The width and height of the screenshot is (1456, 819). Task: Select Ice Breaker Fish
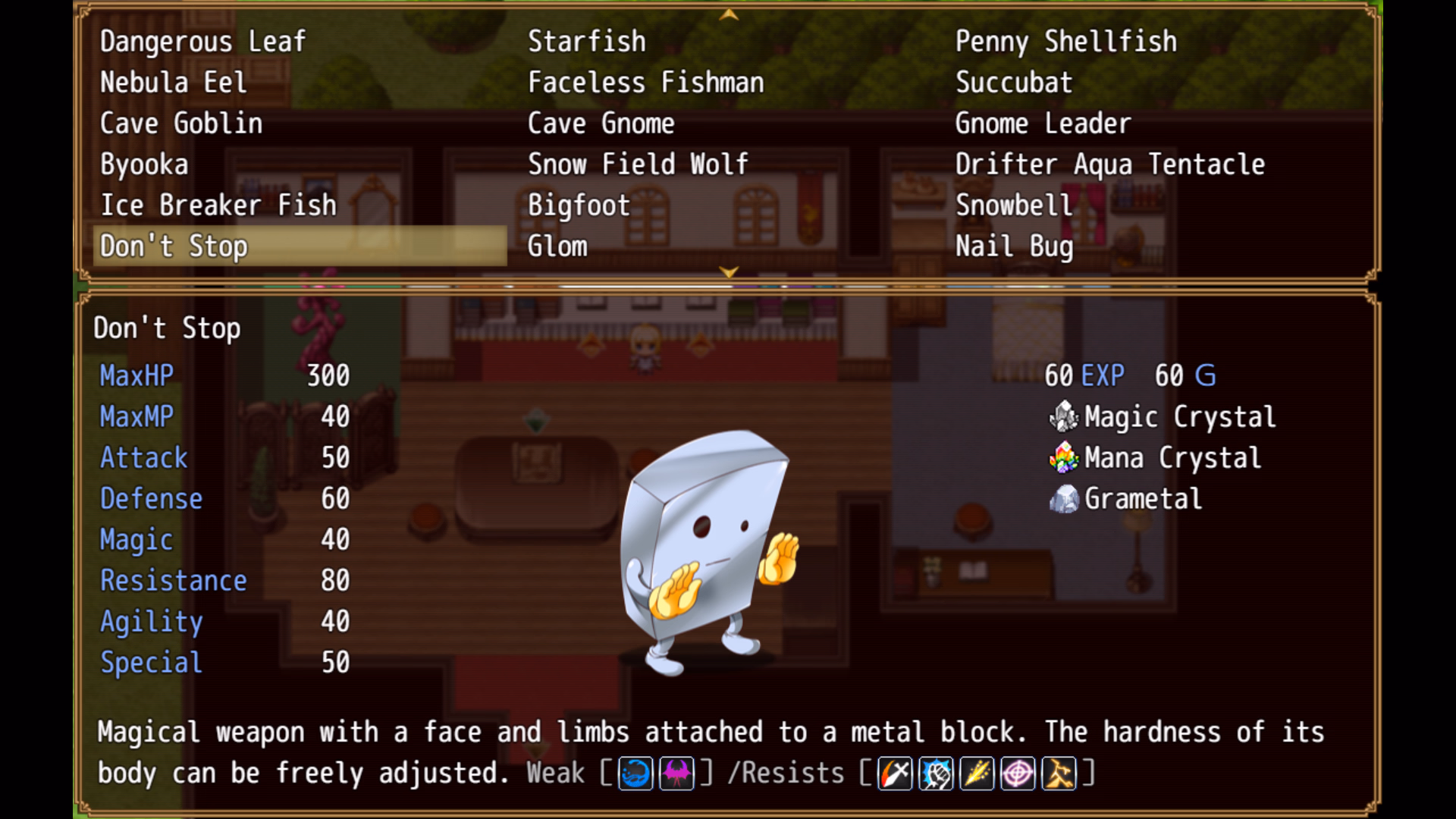pos(218,206)
